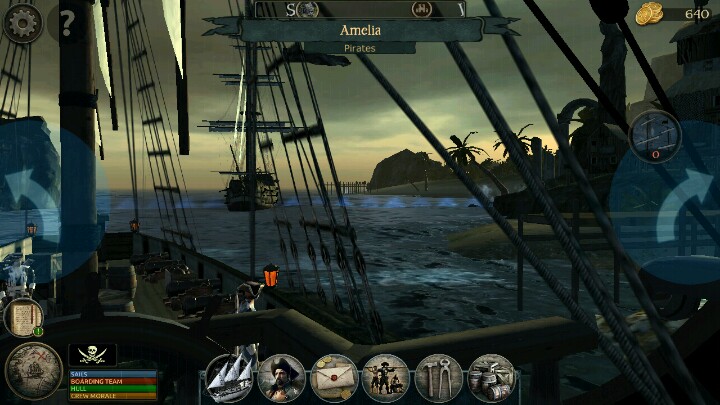Open the ship icon in bottom bar

(230, 378)
